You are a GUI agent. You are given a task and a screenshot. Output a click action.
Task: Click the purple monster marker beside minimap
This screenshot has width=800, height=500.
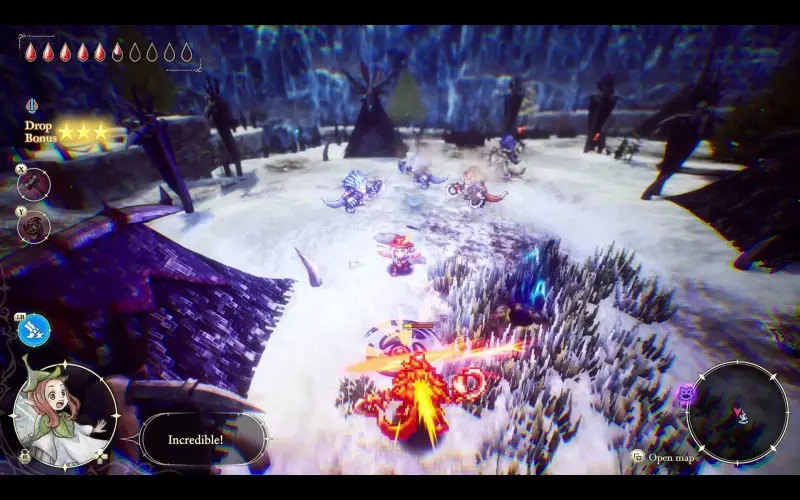click(686, 396)
